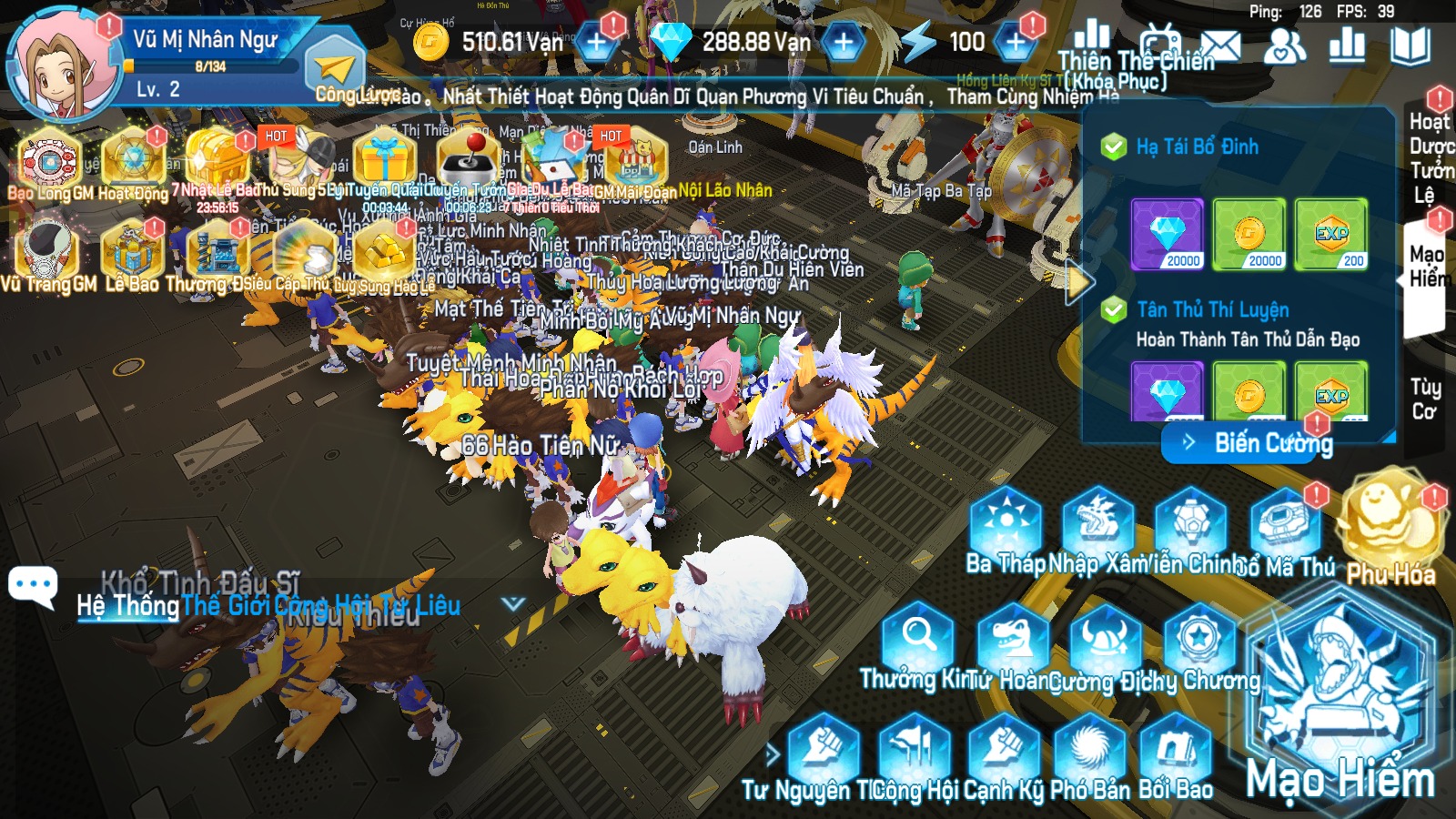The width and height of the screenshot is (1456, 819).
Task: Click the green checkmark beside Tân Thủ Thí Luyện
Action: [1112, 308]
